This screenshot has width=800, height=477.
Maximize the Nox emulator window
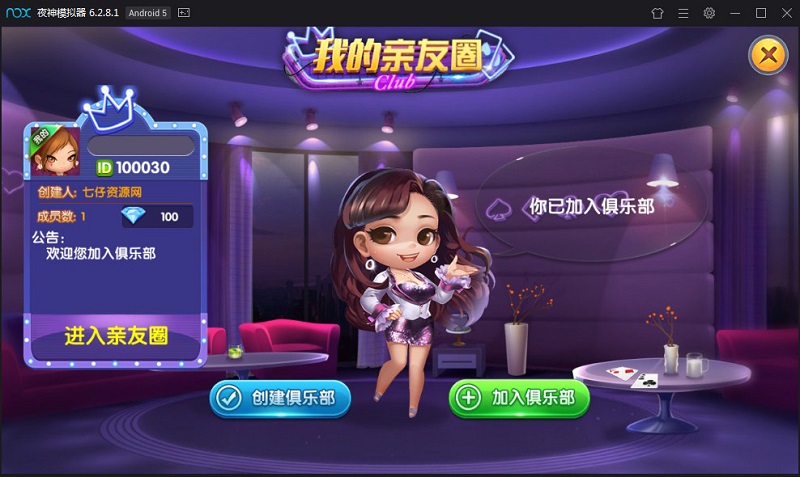point(760,13)
